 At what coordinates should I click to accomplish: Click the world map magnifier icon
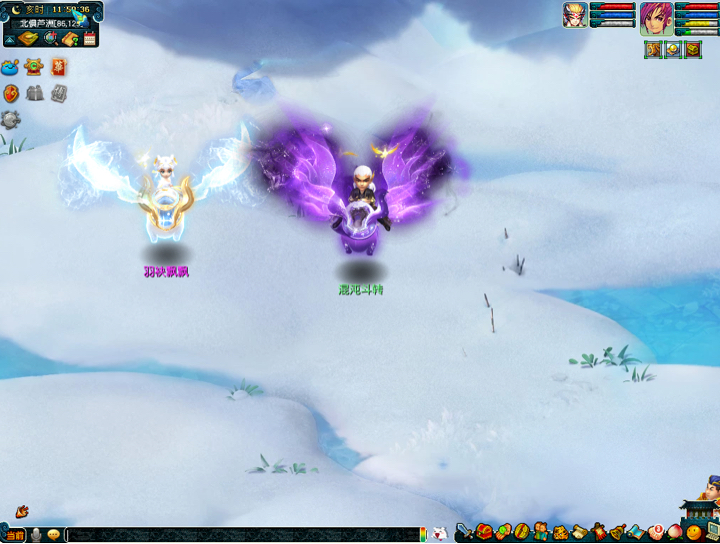(x=50, y=39)
